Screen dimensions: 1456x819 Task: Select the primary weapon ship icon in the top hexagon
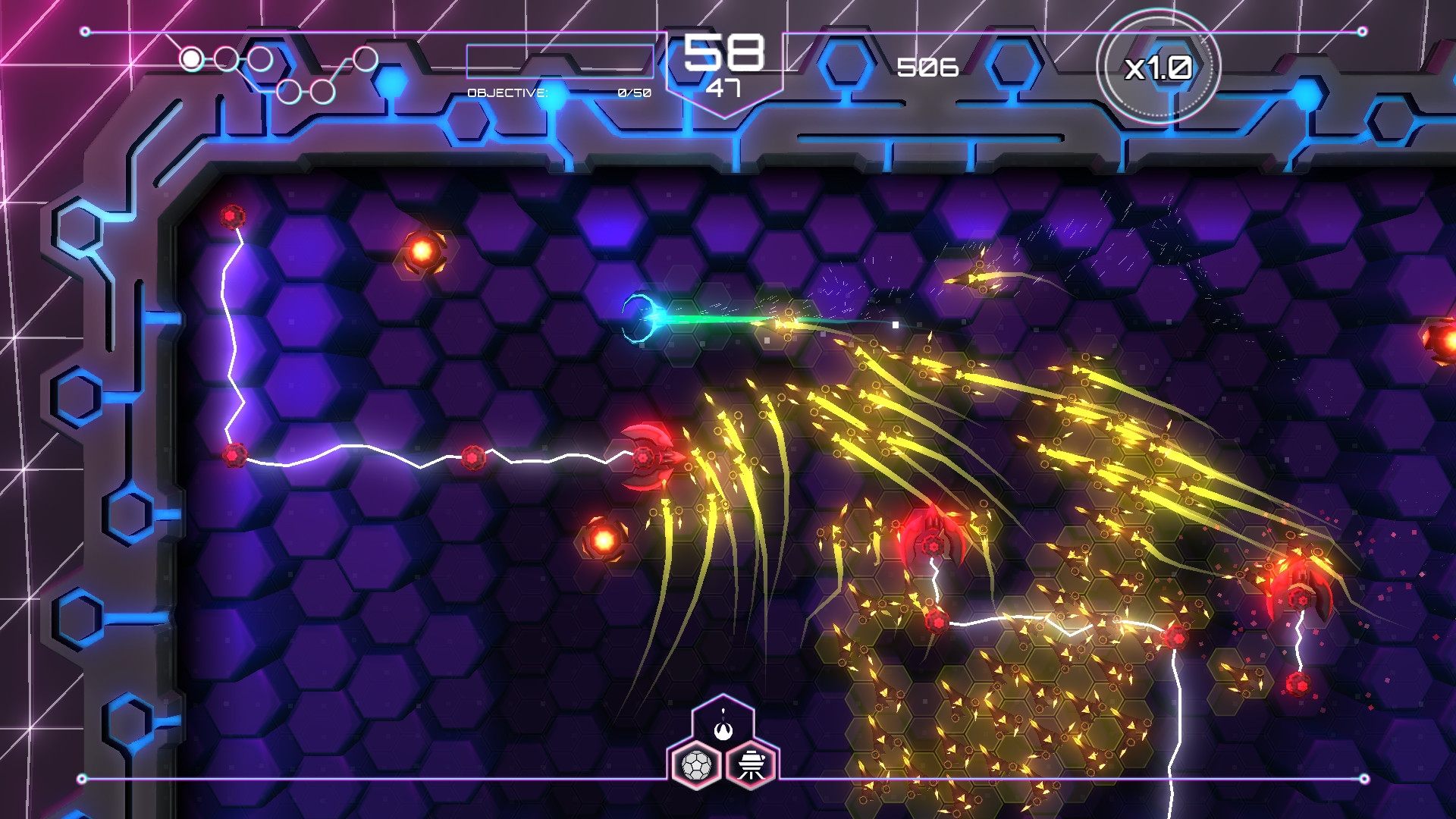tap(723, 731)
